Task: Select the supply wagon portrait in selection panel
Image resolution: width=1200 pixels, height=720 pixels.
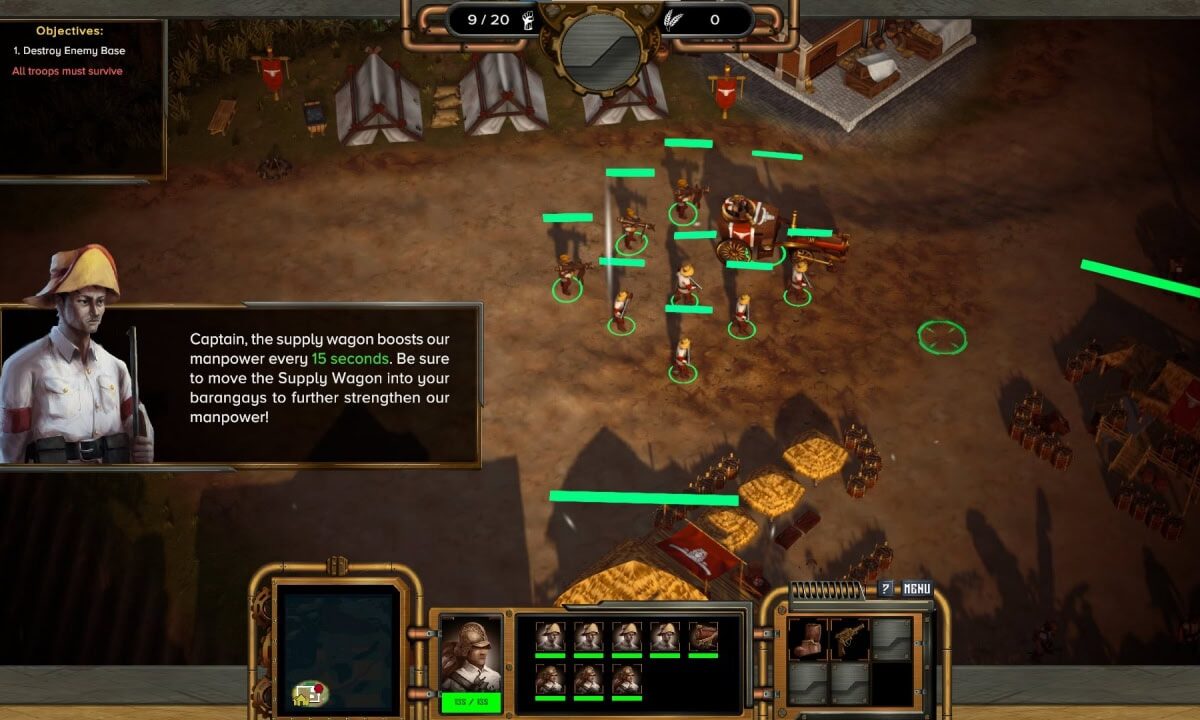Action: 704,638
